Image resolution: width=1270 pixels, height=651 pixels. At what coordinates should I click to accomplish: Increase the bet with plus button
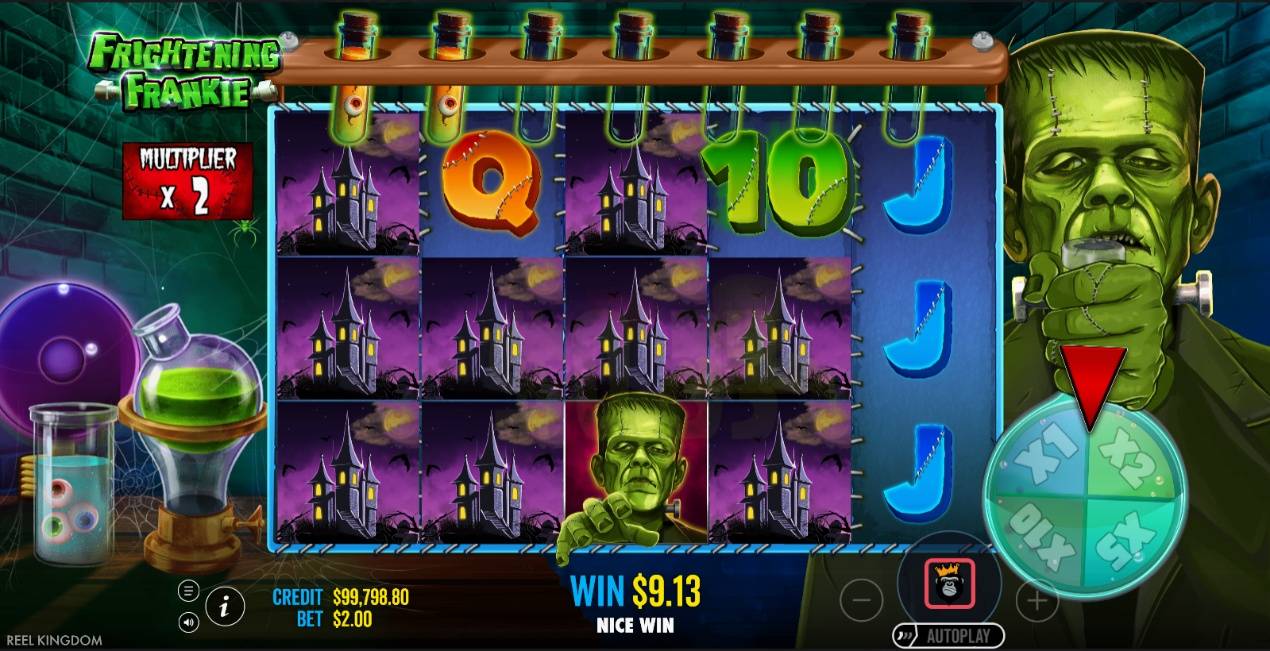[x=1037, y=601]
